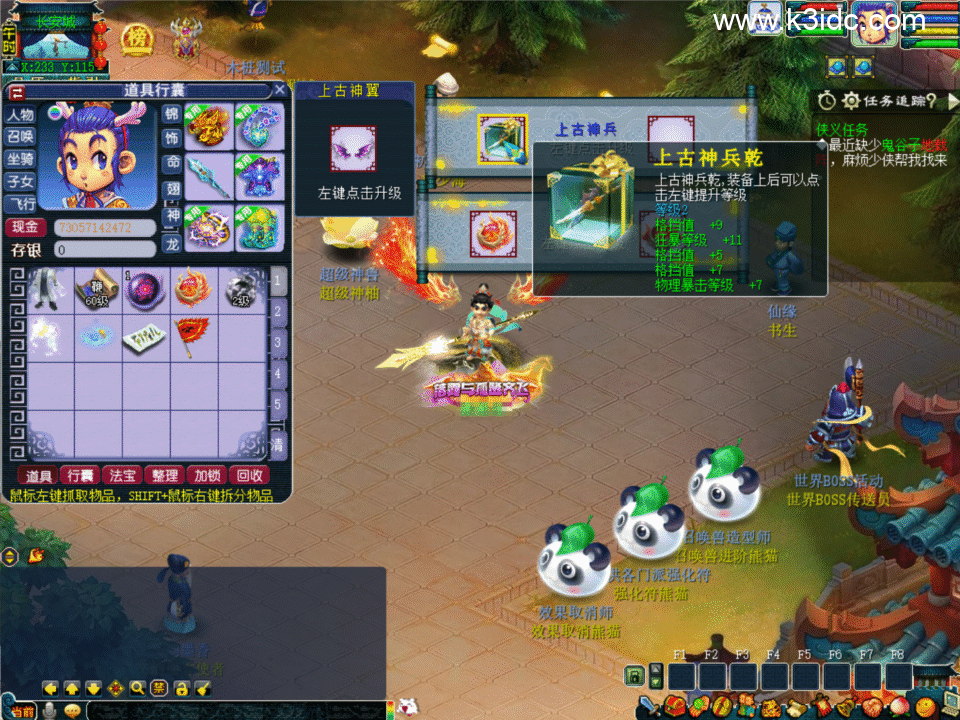Select the level 60 whip scroll item
960x720 pixels.
(97, 289)
